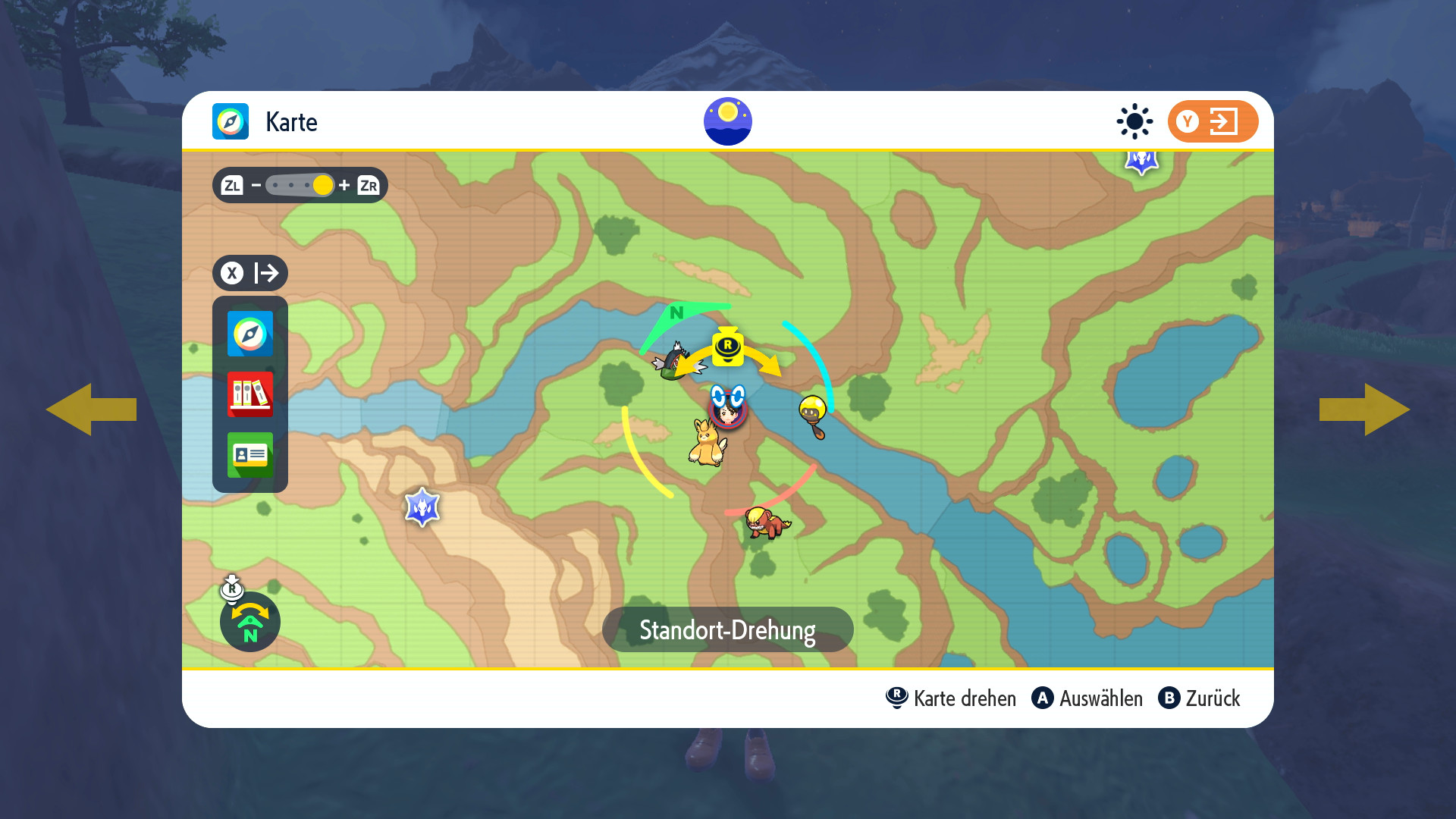The height and width of the screenshot is (819, 1456).
Task: Select the yellow-headed Pokémon marker by the river
Action: click(813, 416)
